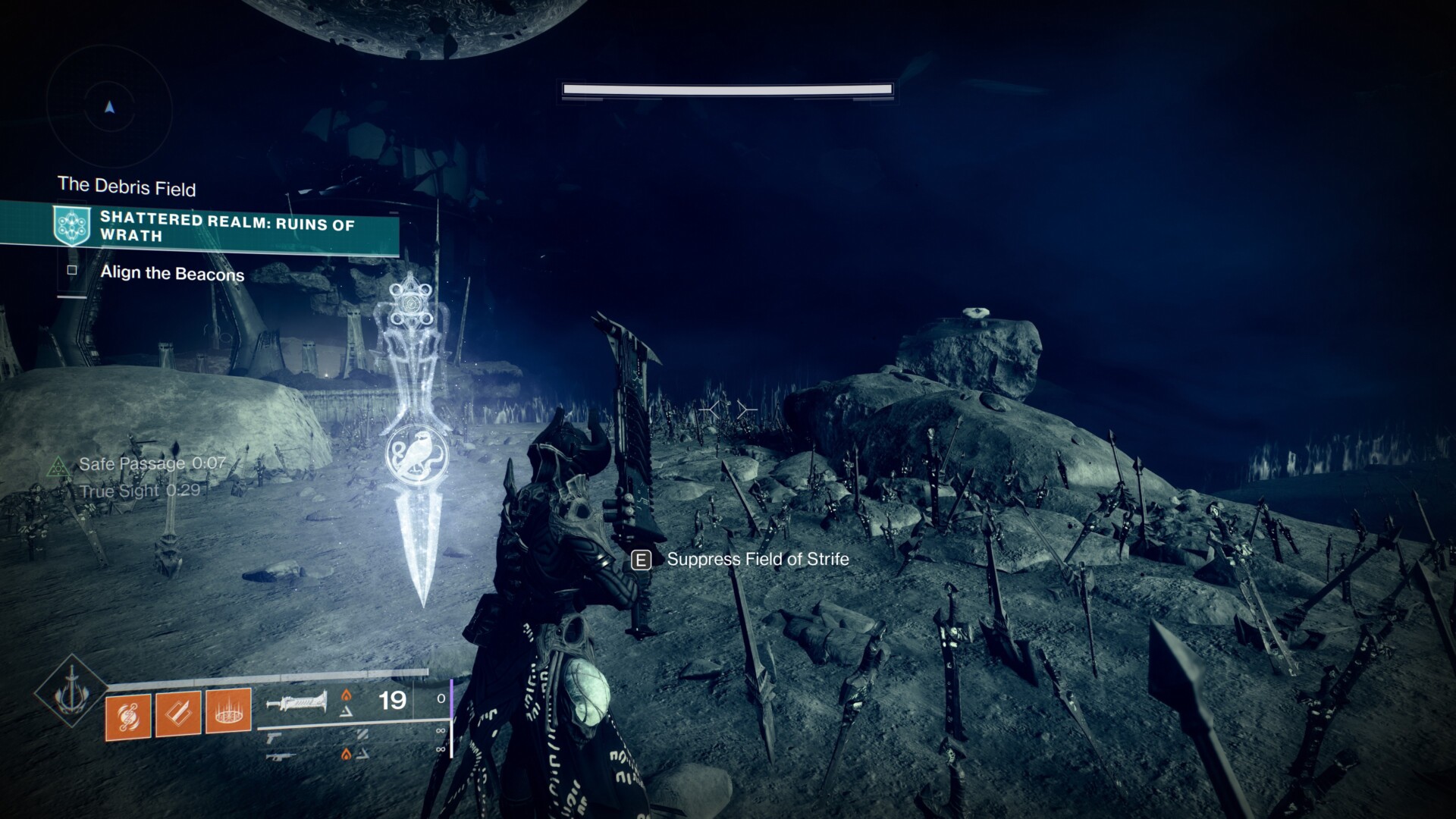
Task: Activate the sword super ability diamond
Action: pos(72,691)
